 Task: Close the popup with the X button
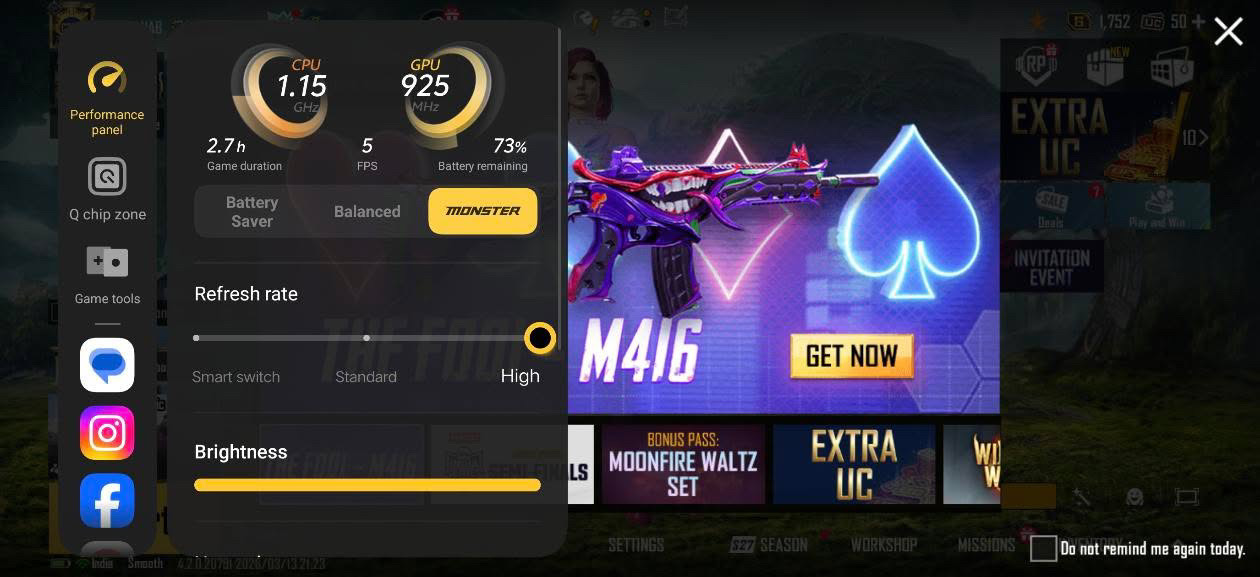[1228, 32]
